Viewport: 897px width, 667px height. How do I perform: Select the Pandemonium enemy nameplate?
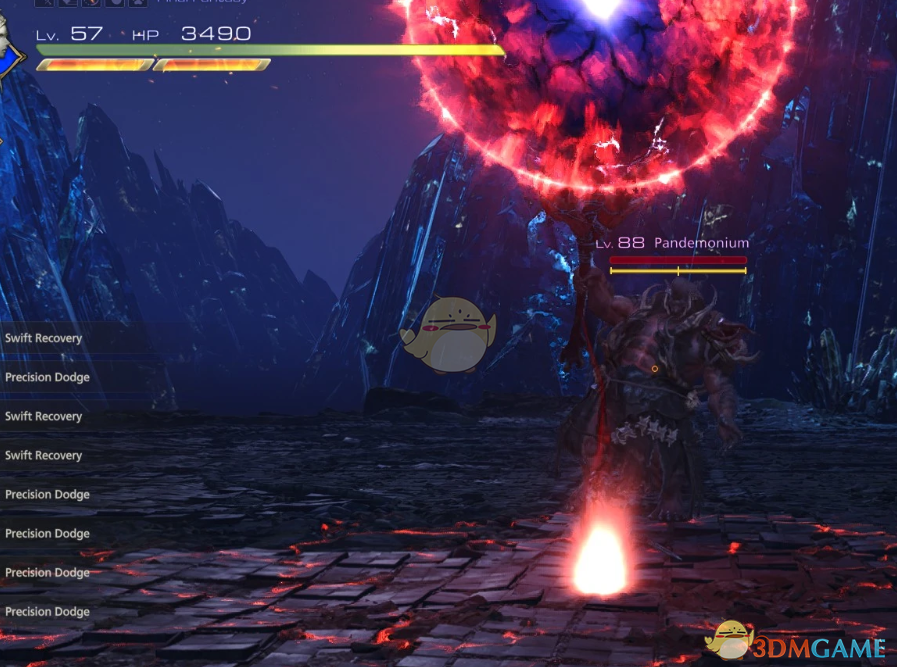(x=701, y=243)
